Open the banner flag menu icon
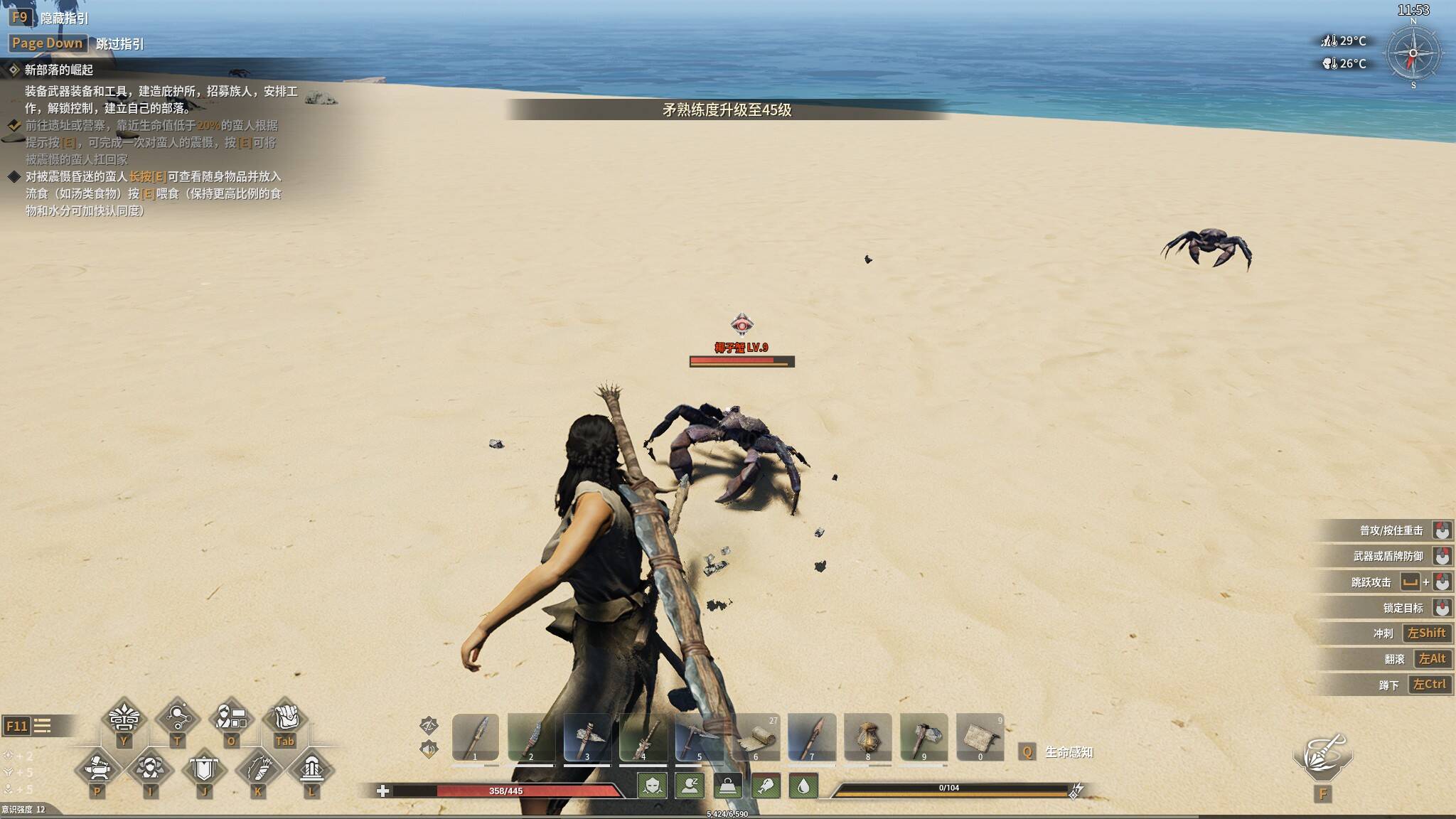Screen dimensions: 1456x819 pyautogui.click(x=204, y=769)
